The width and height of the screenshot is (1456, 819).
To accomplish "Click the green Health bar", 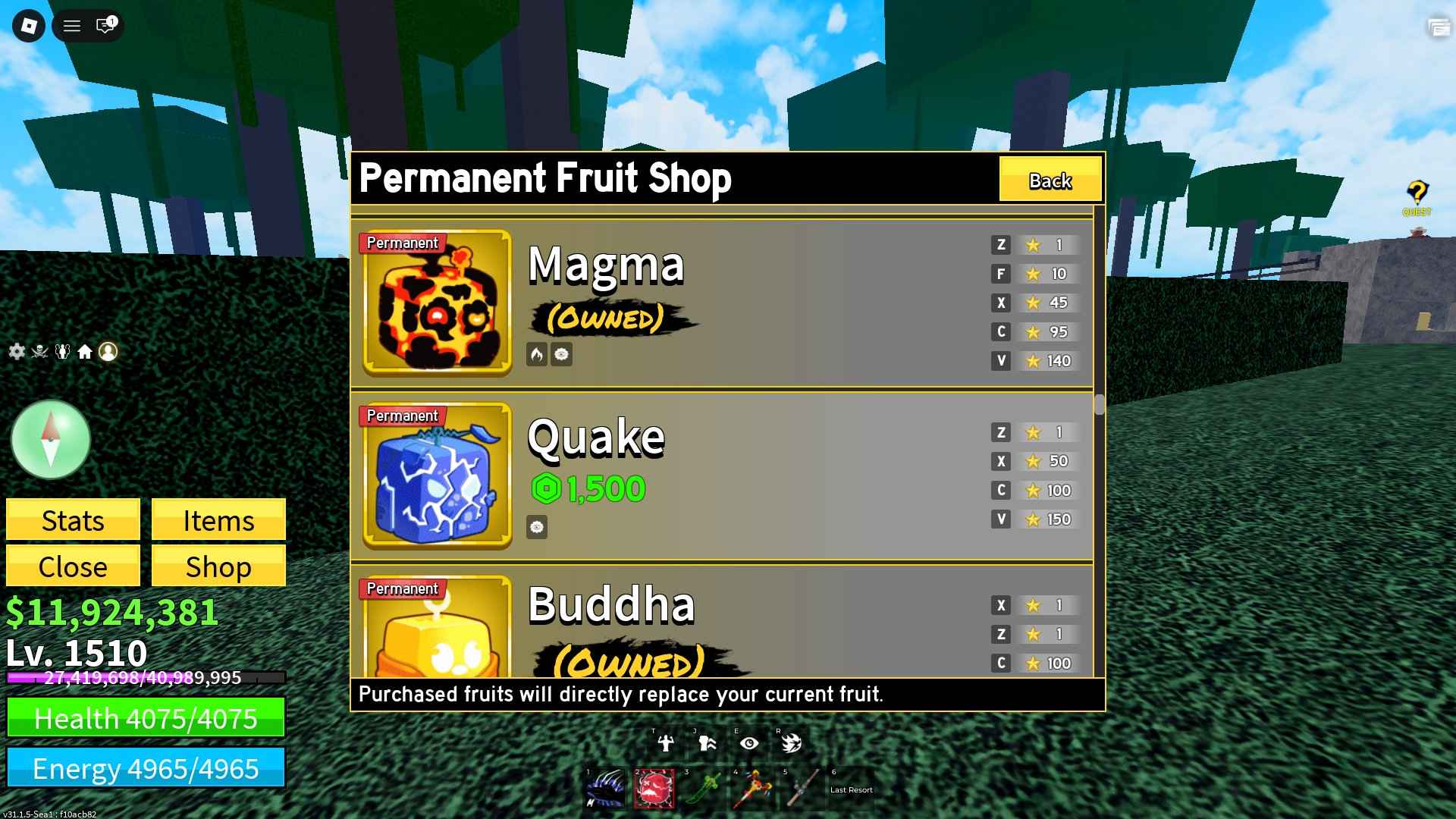I will coord(146,719).
